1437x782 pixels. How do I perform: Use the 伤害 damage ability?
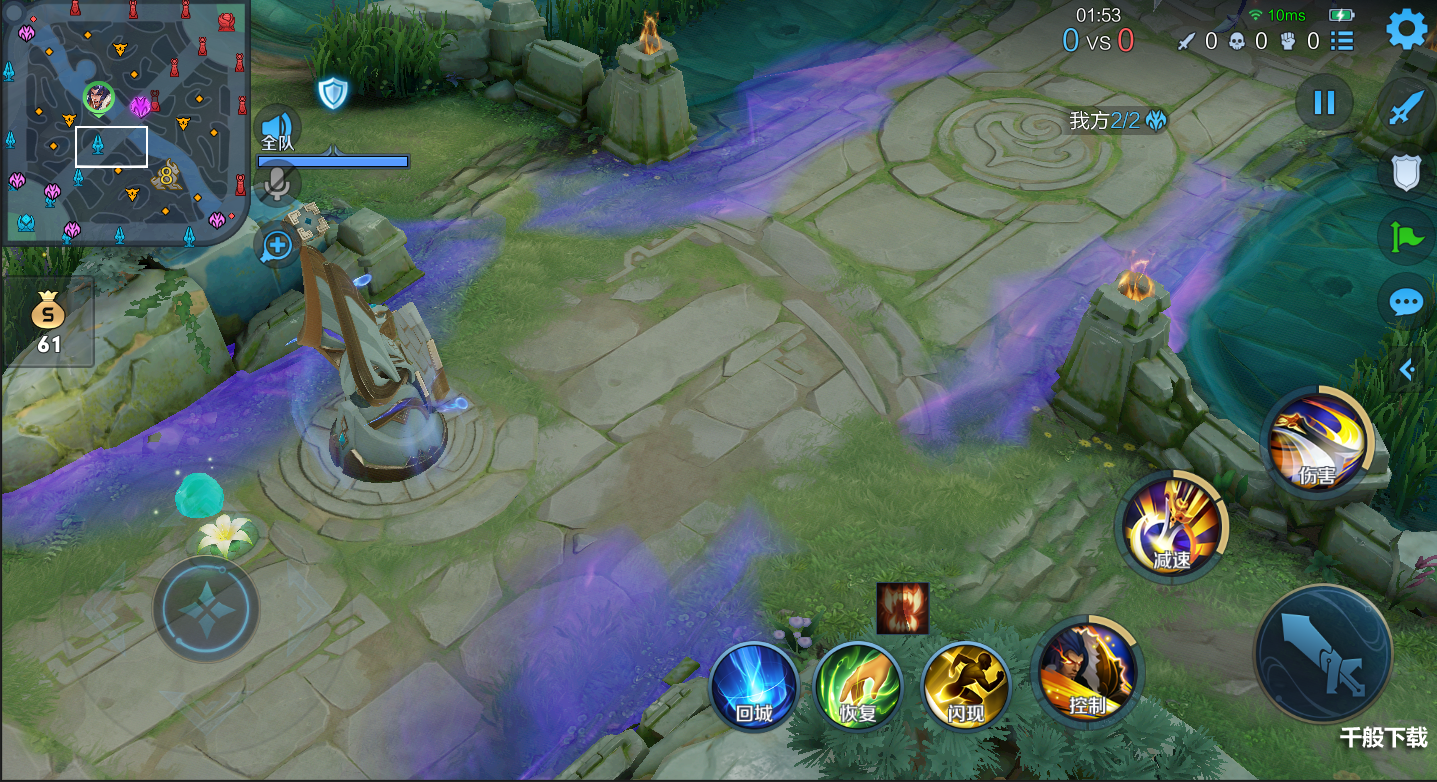pos(1317,441)
